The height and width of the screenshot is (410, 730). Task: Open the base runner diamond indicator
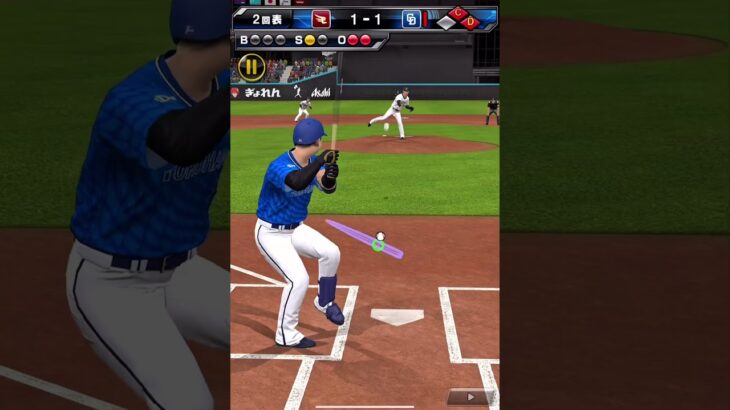click(x=460, y=18)
